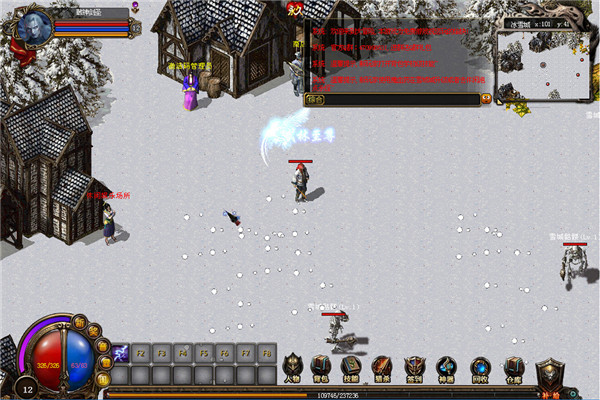Image resolution: width=600 pixels, height=400 pixels.
Task: Click the red heart icon above chat
Action: click(x=294, y=9)
